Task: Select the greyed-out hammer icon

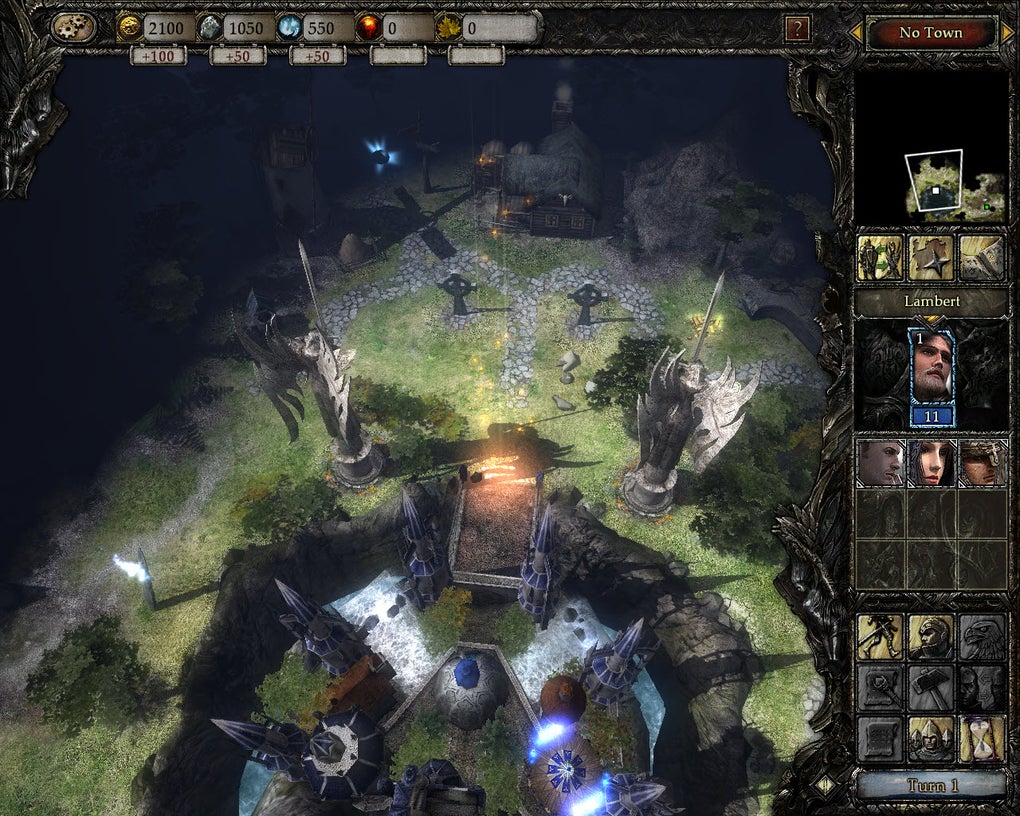Action: (x=931, y=688)
